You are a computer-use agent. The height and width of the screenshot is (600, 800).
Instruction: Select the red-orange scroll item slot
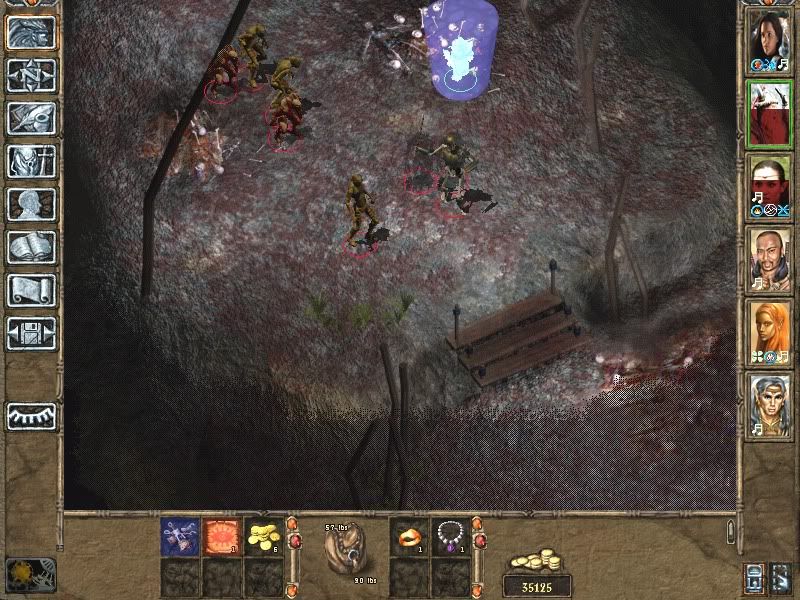220,537
